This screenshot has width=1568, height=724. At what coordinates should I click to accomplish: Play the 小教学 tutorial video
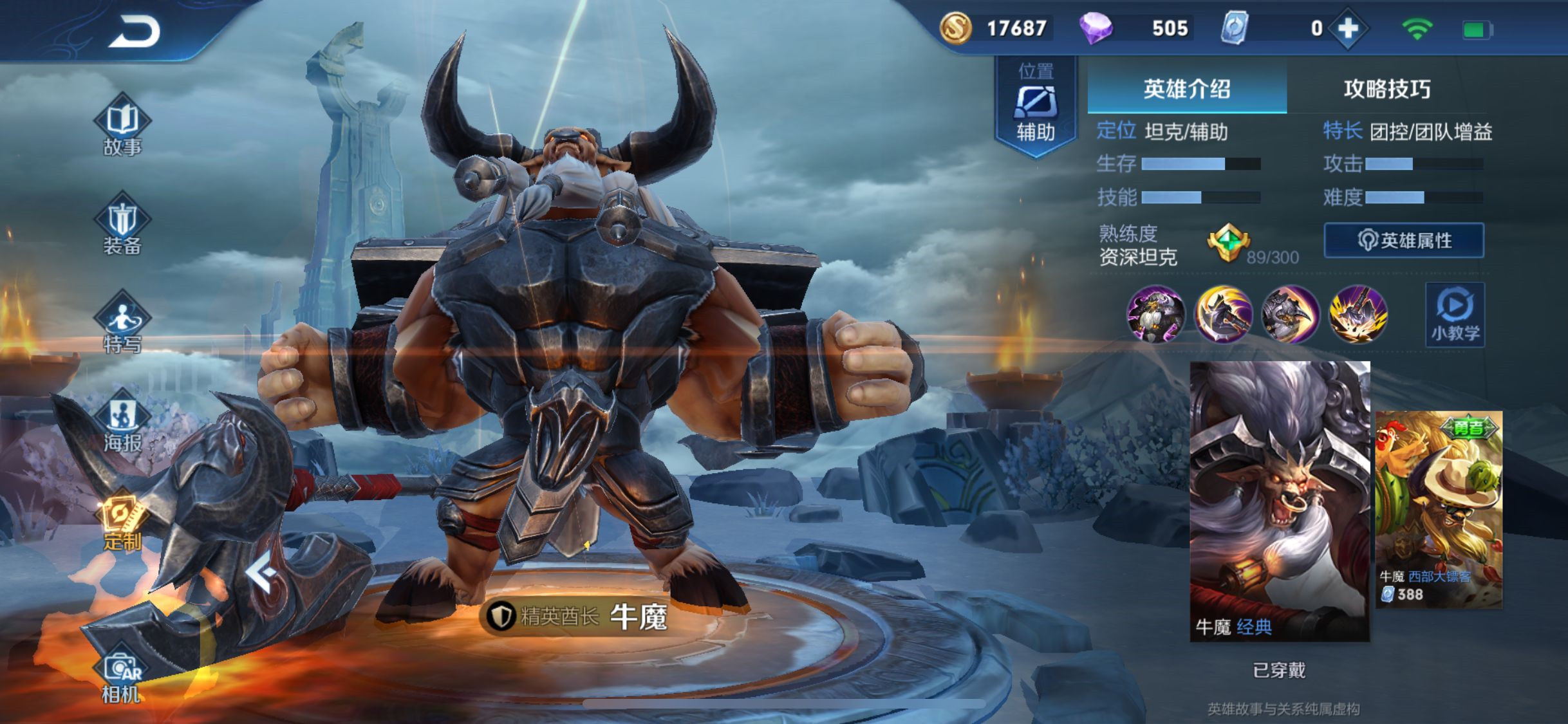click(x=1455, y=315)
